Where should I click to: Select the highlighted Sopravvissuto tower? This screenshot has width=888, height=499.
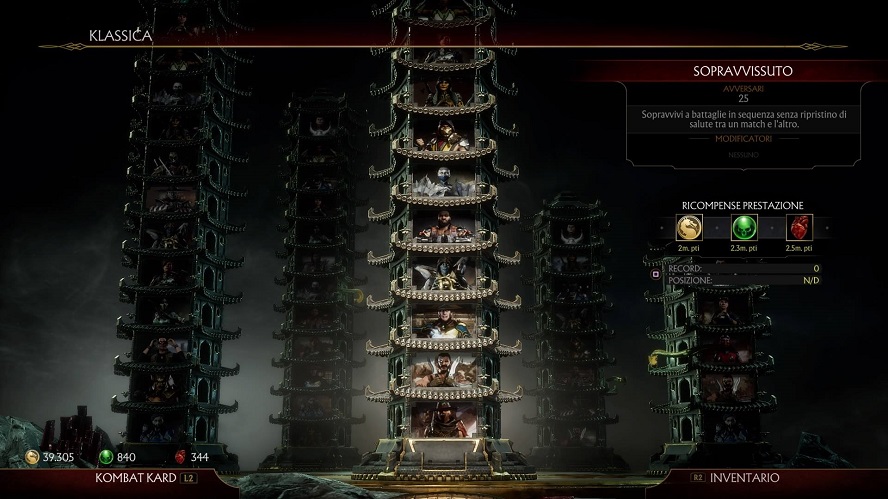pos(442,250)
